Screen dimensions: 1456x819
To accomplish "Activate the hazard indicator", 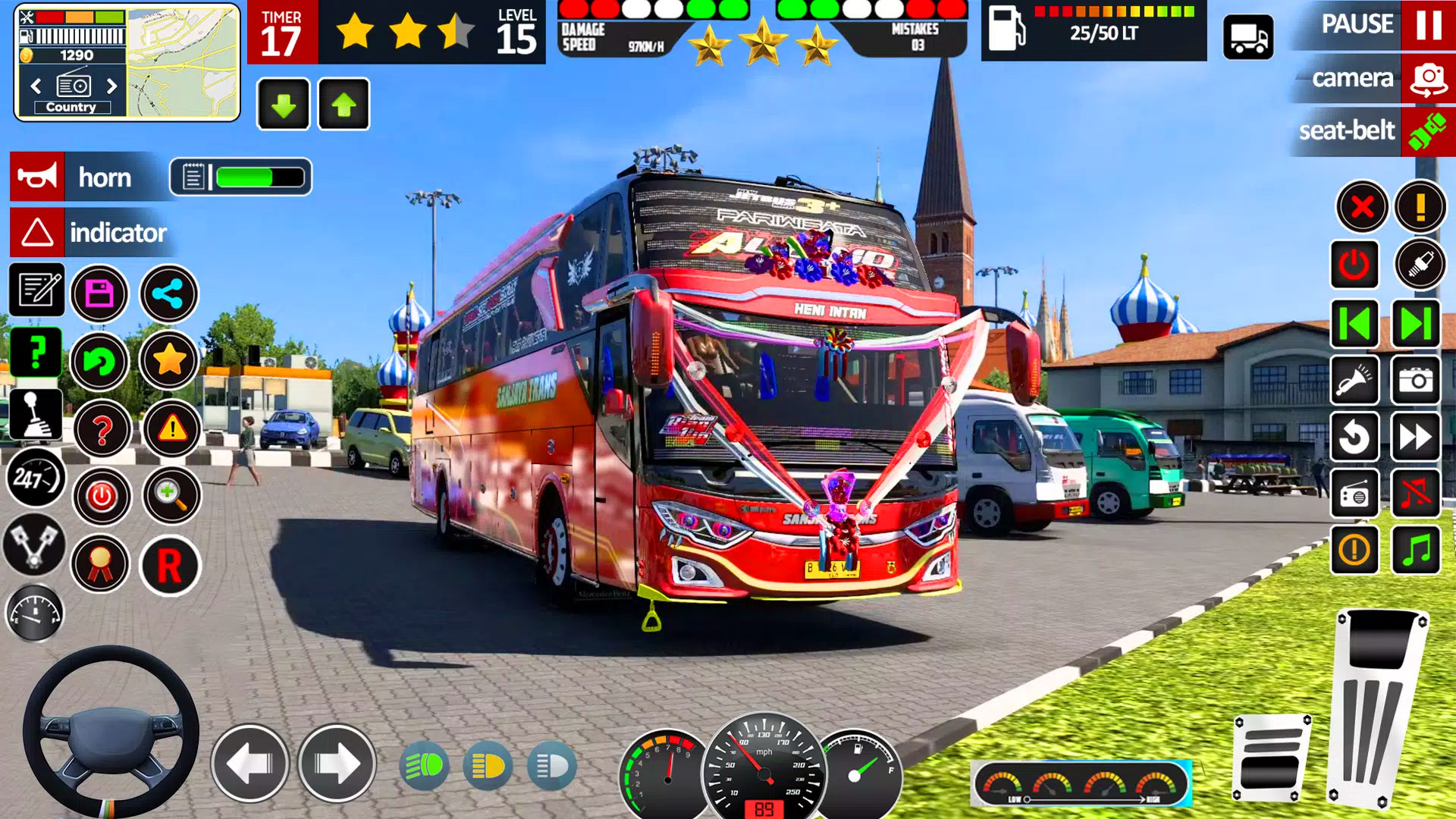I will click(37, 232).
